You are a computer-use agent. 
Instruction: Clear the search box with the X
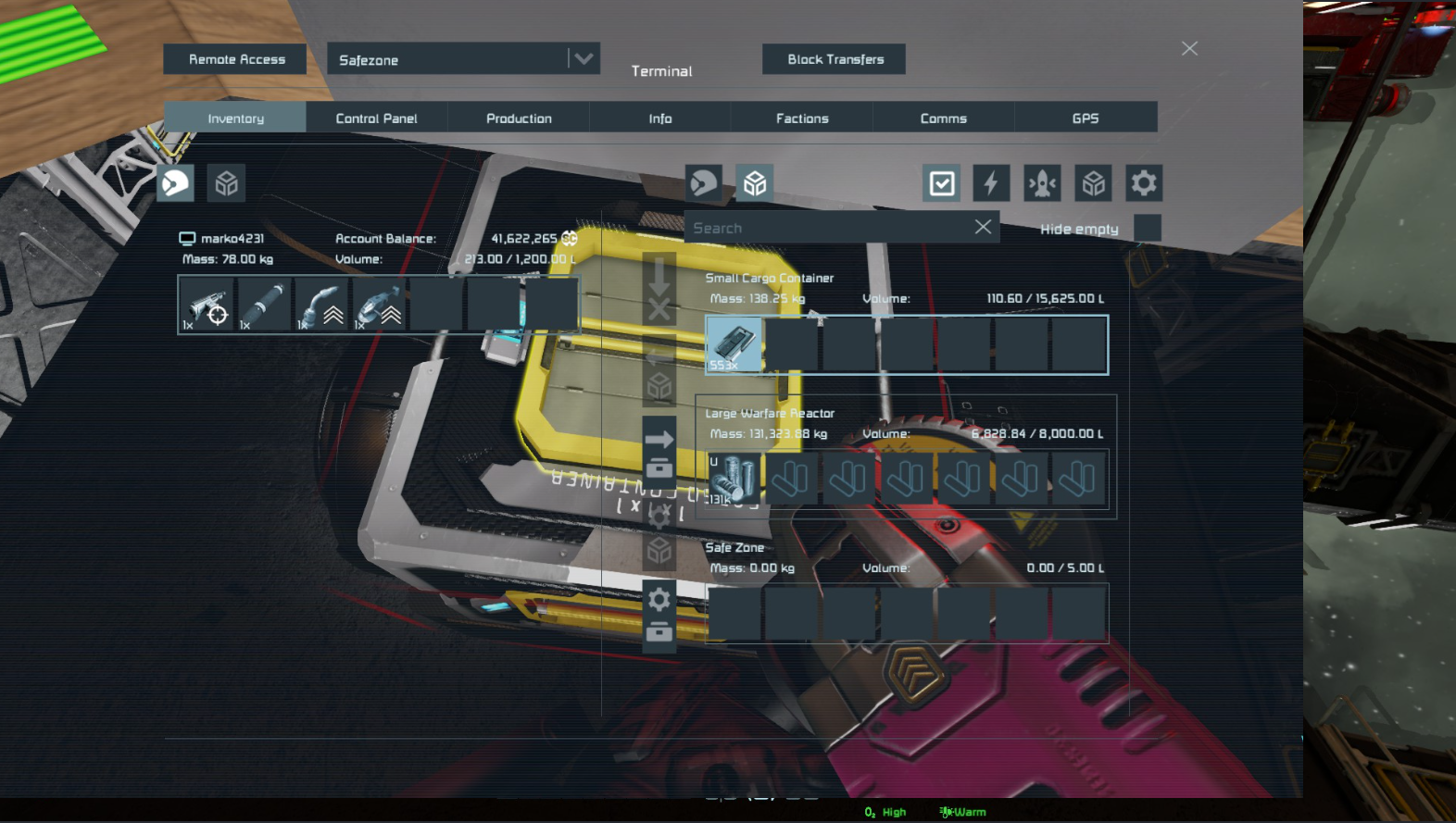coord(983,227)
